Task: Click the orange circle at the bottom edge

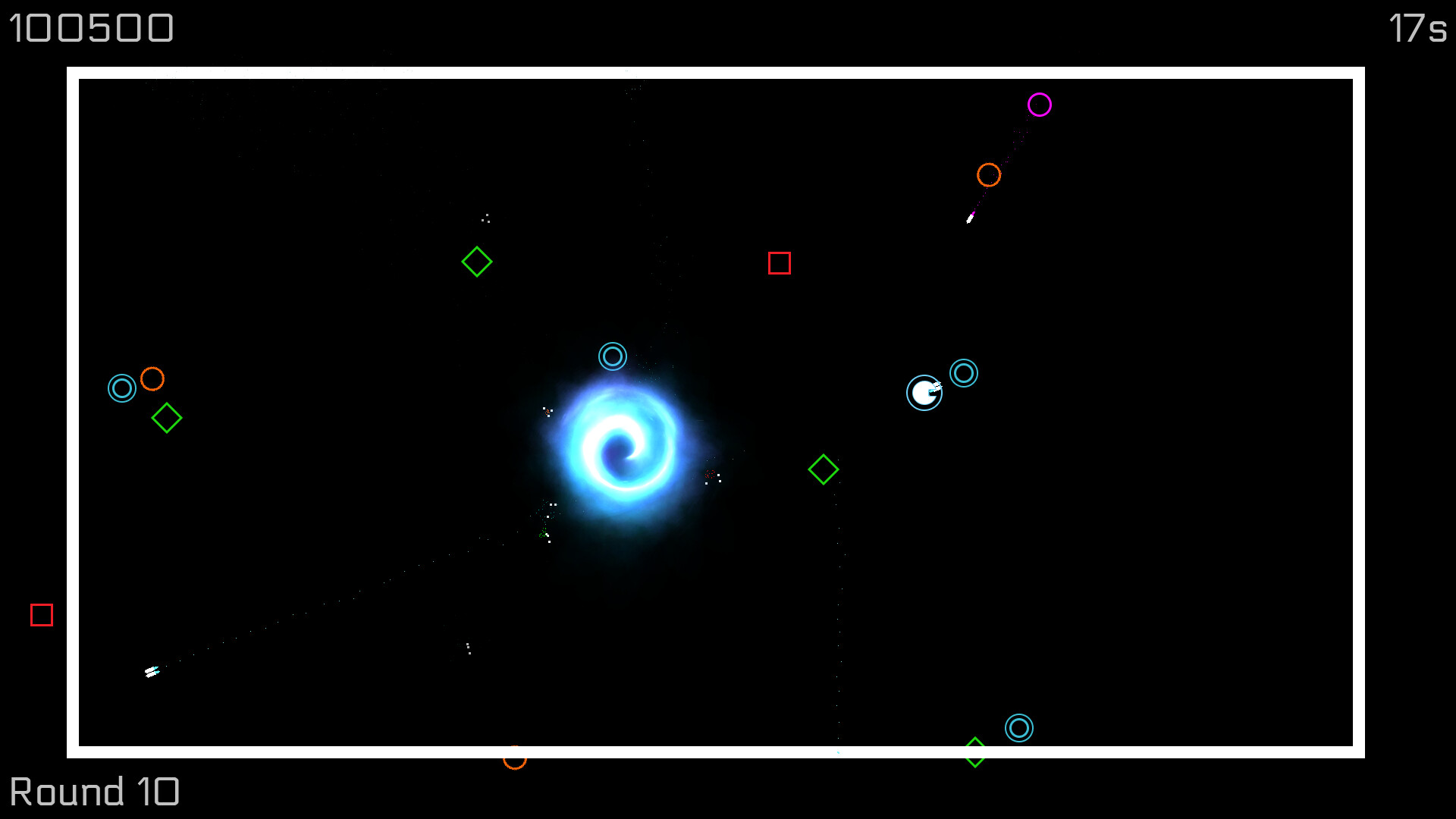Action: (515, 758)
